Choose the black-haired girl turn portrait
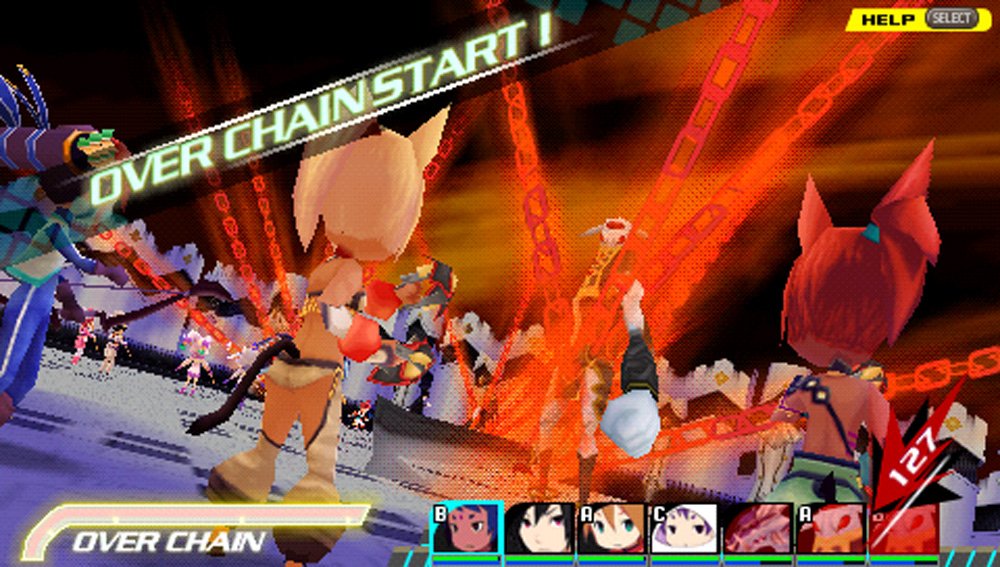 539,528
